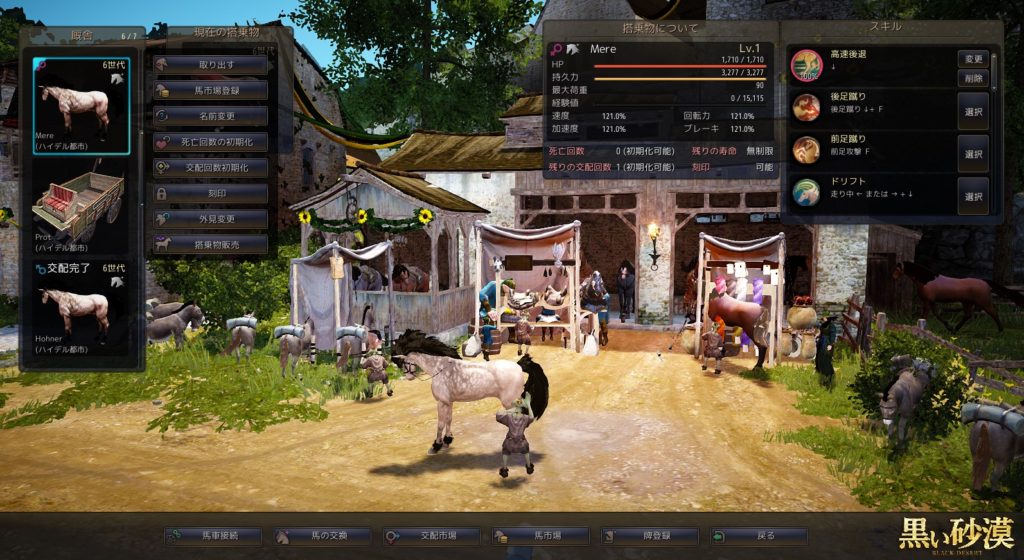Click 選択 next to 前足蹴り skill
Screen dimensions: 1024x560
[x=973, y=154]
